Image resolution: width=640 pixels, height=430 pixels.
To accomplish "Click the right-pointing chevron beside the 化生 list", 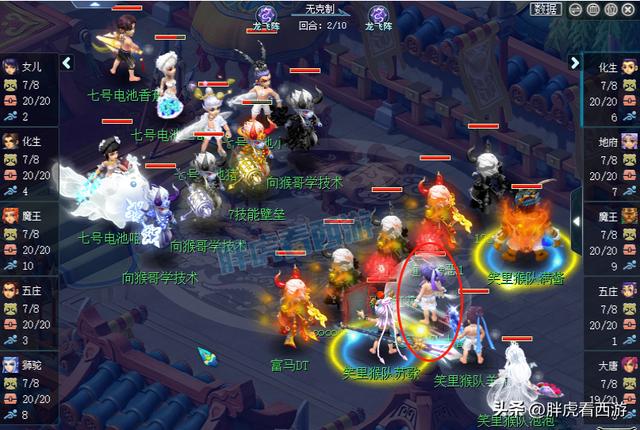I will tap(575, 63).
